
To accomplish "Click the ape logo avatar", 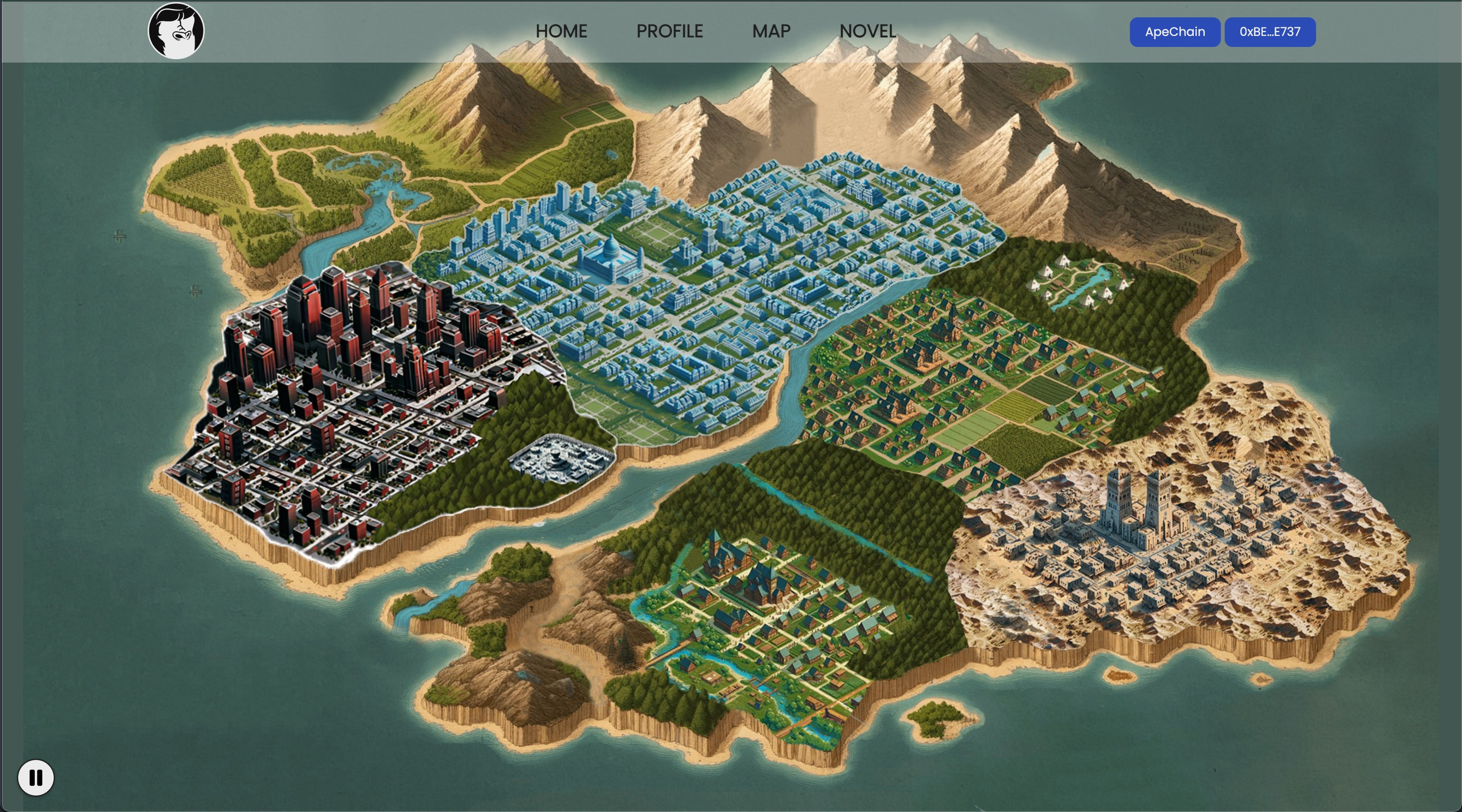I will coord(176,31).
